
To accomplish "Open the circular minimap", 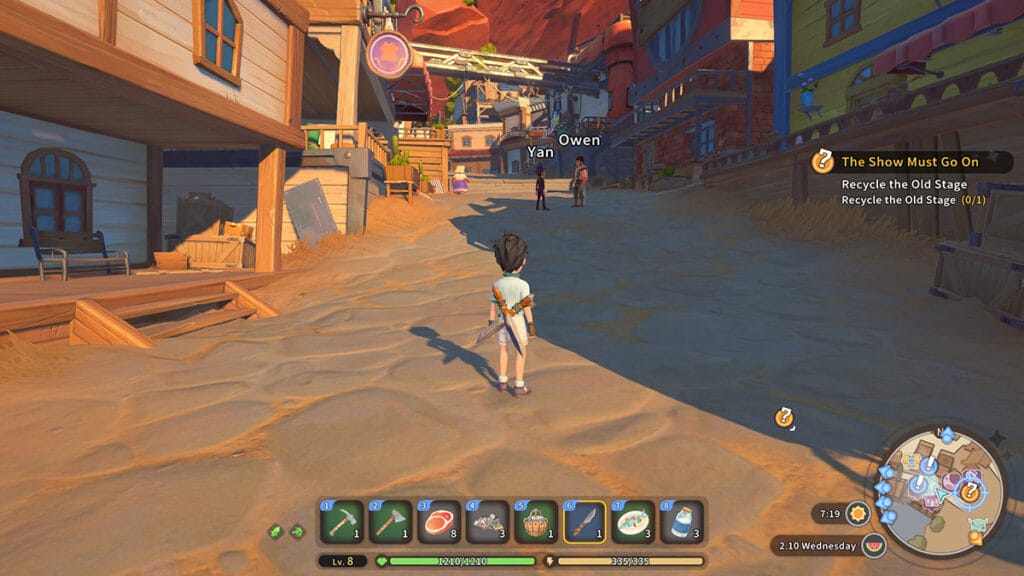I will [x=939, y=492].
